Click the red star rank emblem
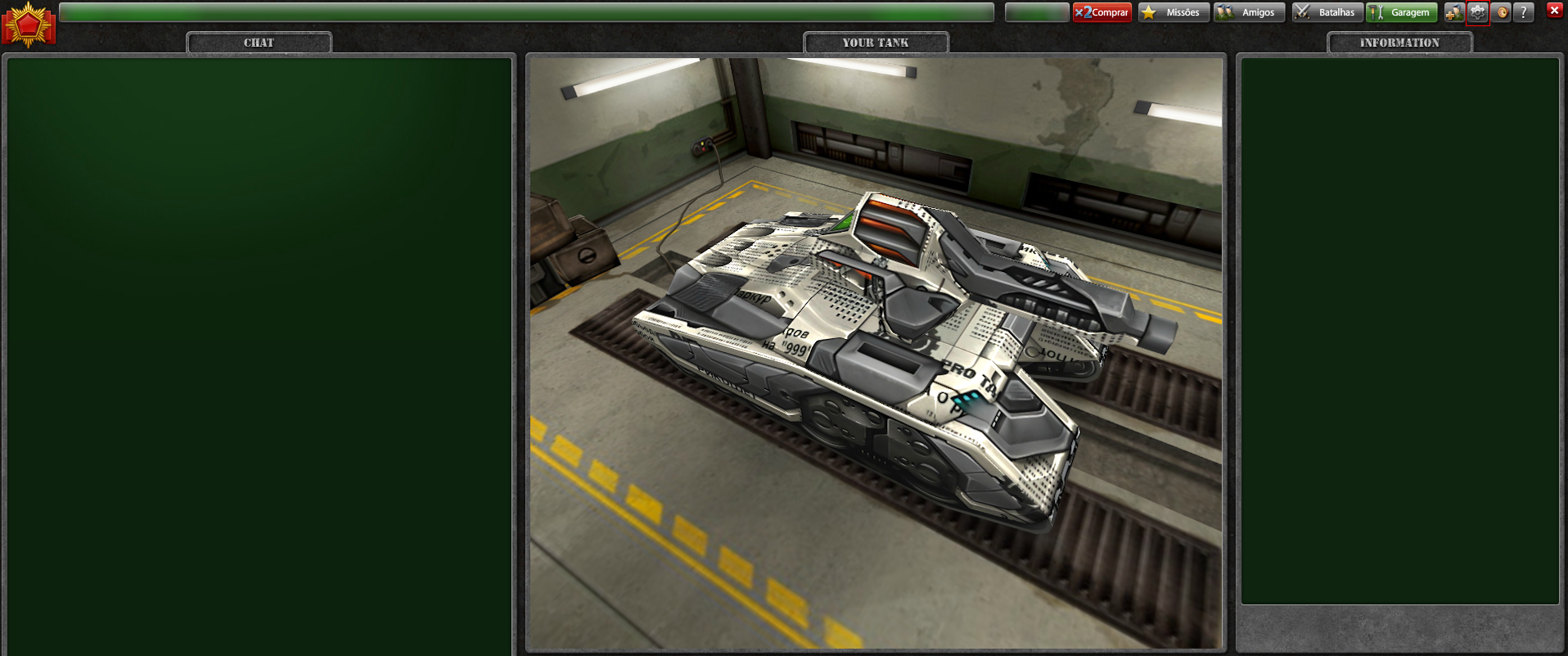 click(29, 25)
